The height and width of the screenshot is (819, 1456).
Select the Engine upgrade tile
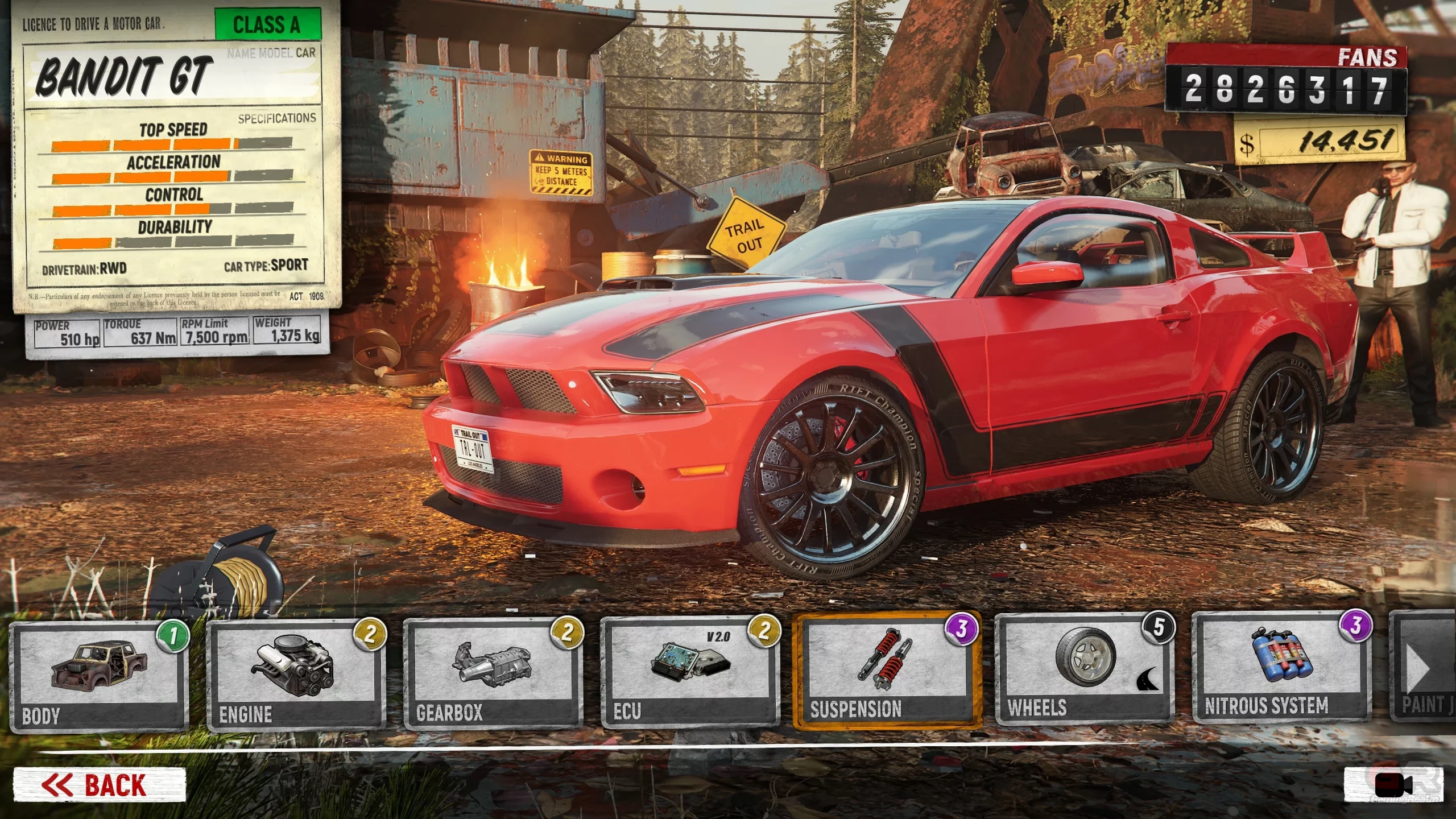point(296,675)
